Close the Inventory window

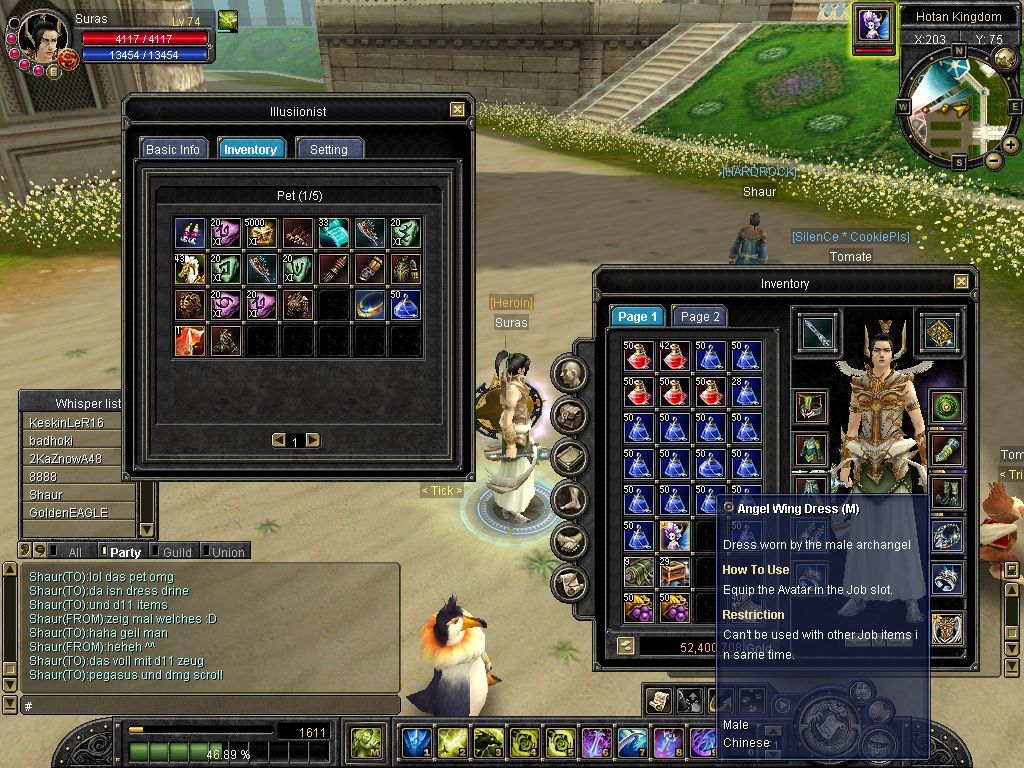(x=961, y=283)
